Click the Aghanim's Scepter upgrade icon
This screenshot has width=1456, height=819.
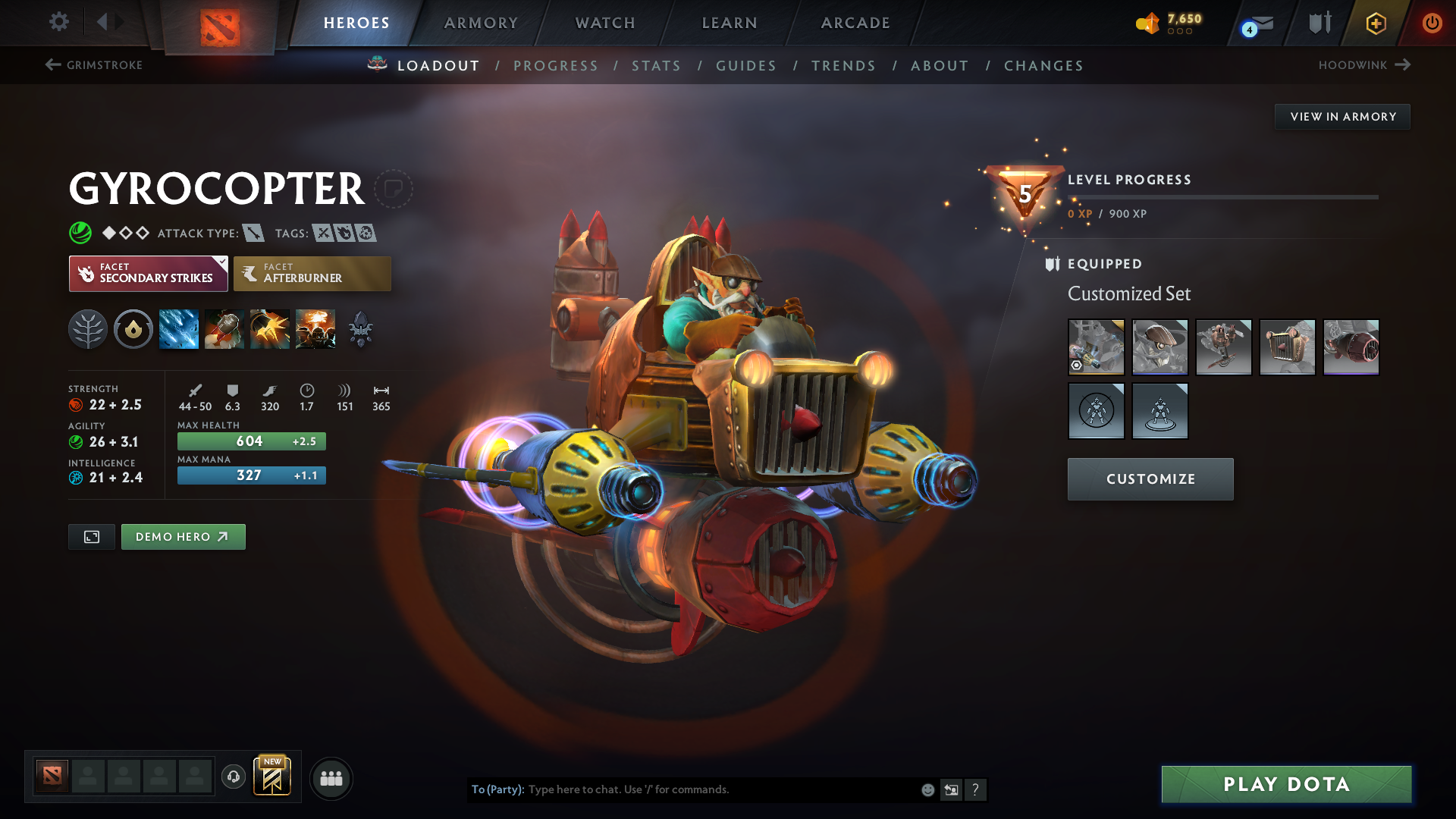tap(360, 328)
